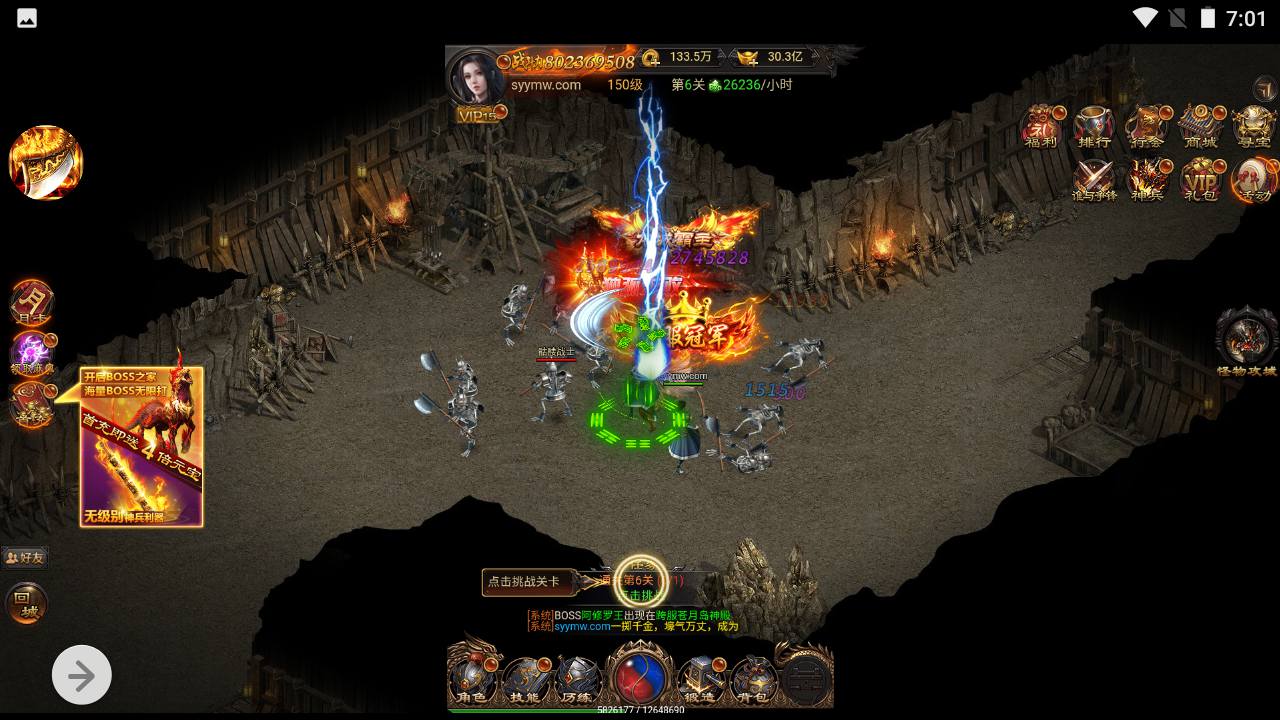
Task: Open the 排行 ranking trophy icon
Action: pos(1094,127)
